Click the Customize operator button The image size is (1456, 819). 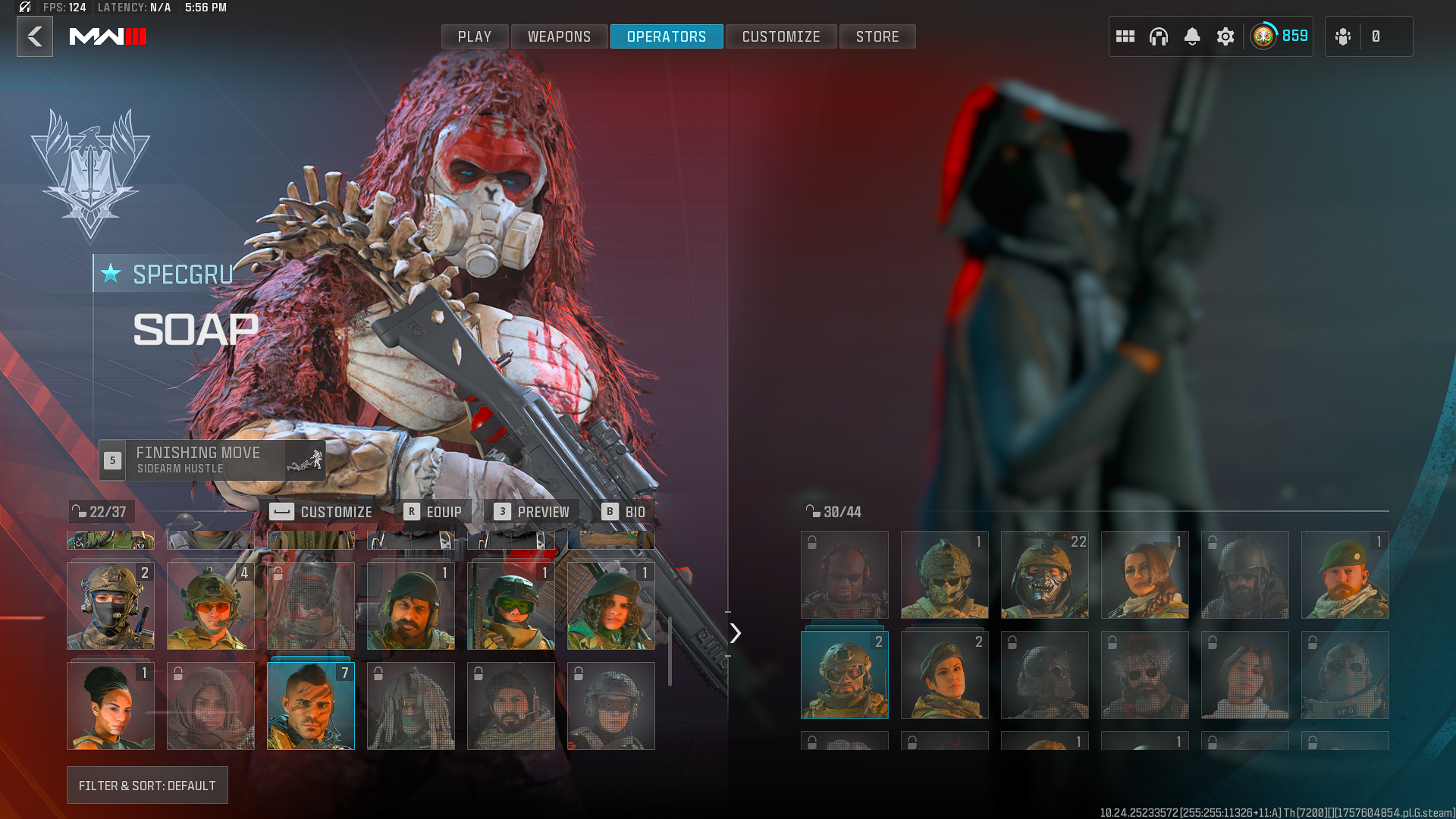click(322, 512)
